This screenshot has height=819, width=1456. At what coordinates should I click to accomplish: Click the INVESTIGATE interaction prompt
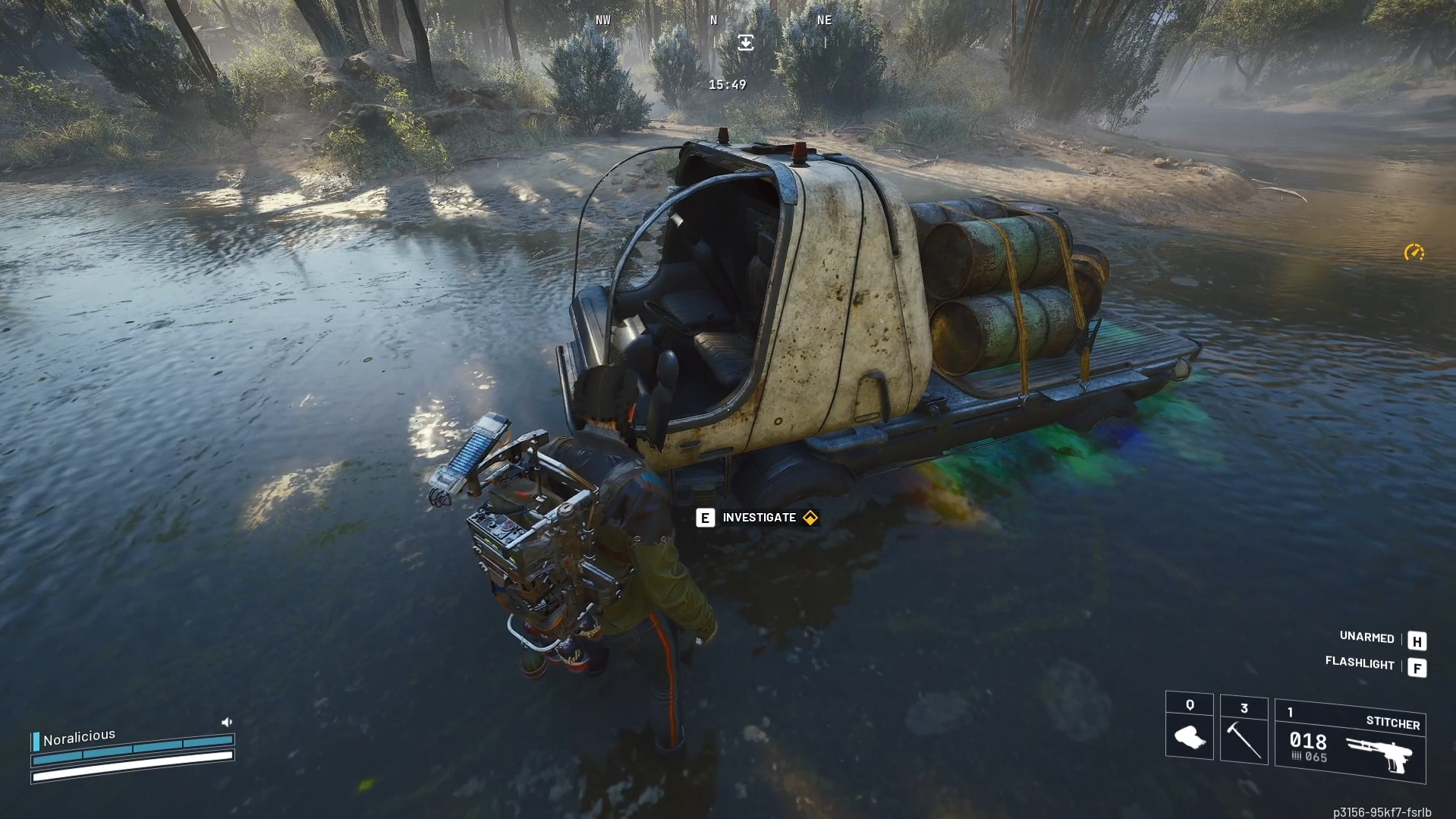[x=759, y=517]
